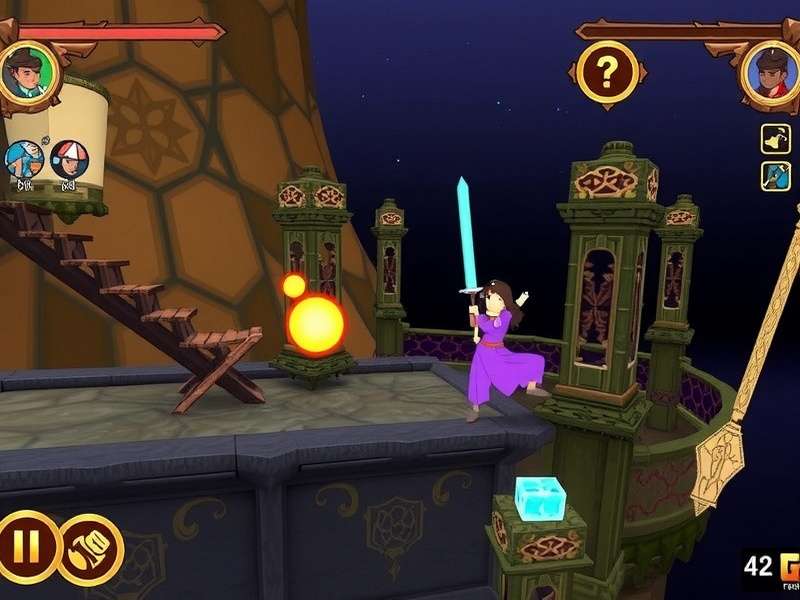
Task: Choose the blue round ally icon
Action: click(x=24, y=159)
